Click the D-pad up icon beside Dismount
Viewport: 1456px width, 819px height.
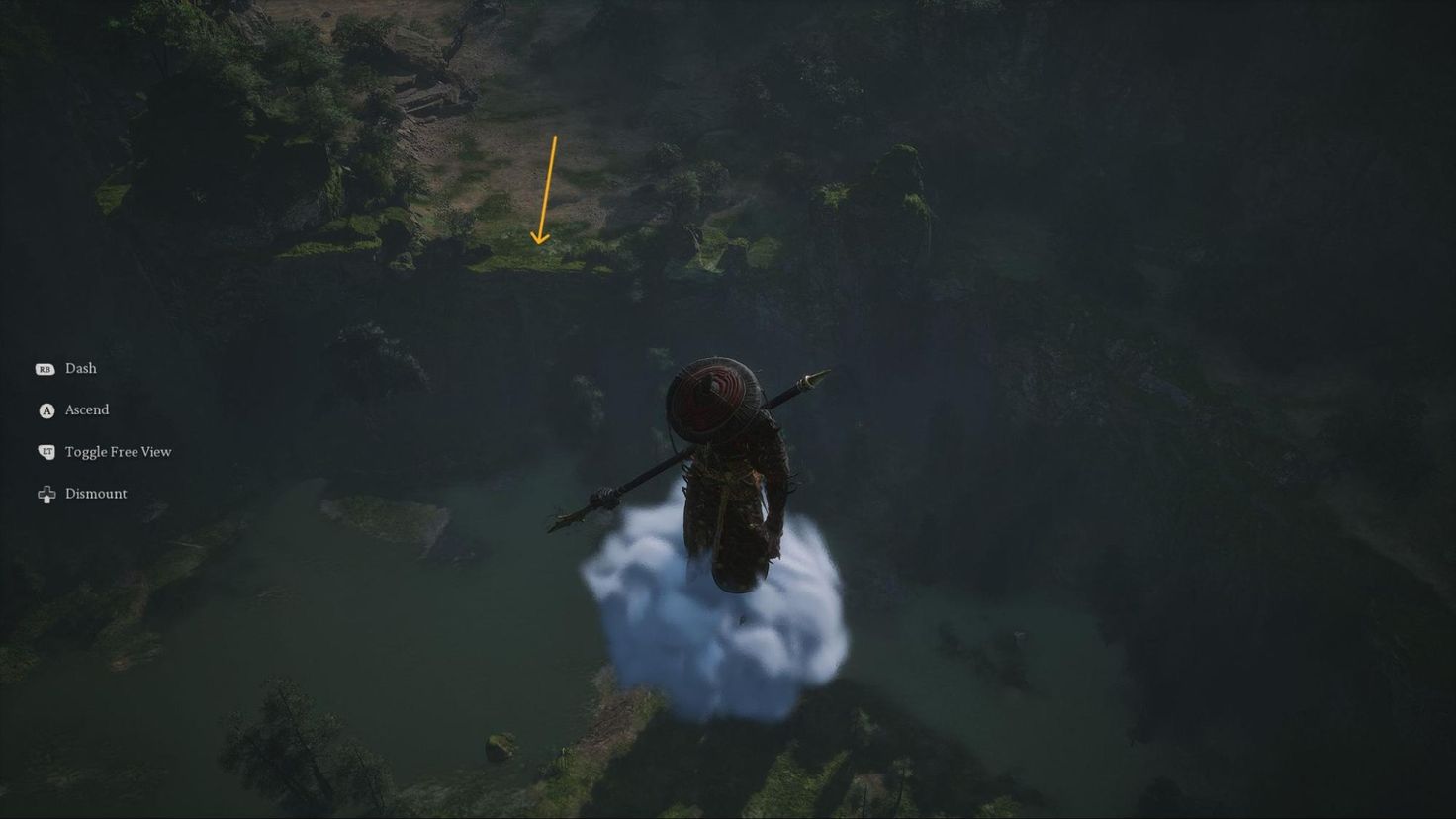pos(45,493)
